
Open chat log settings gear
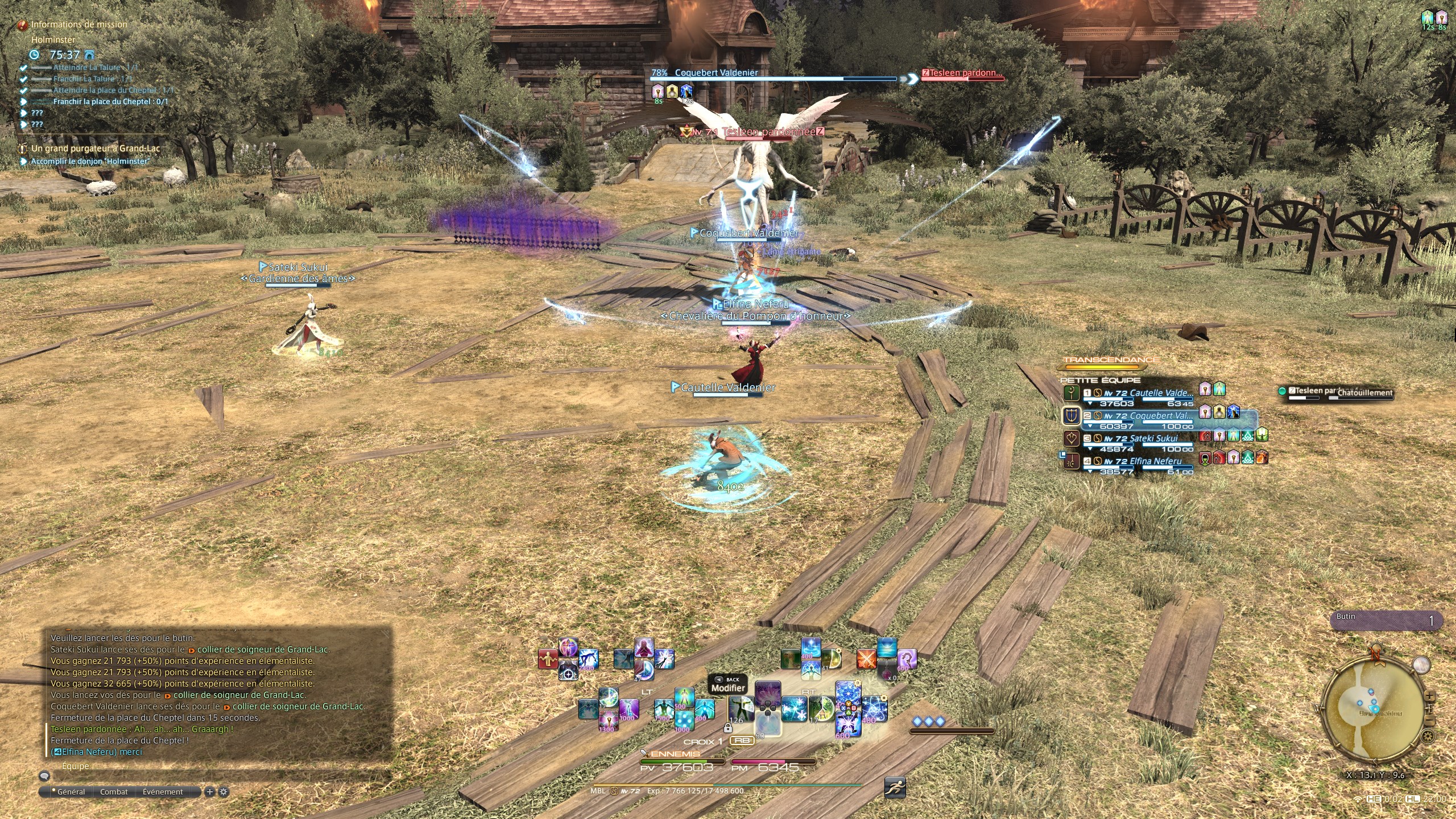(x=224, y=792)
